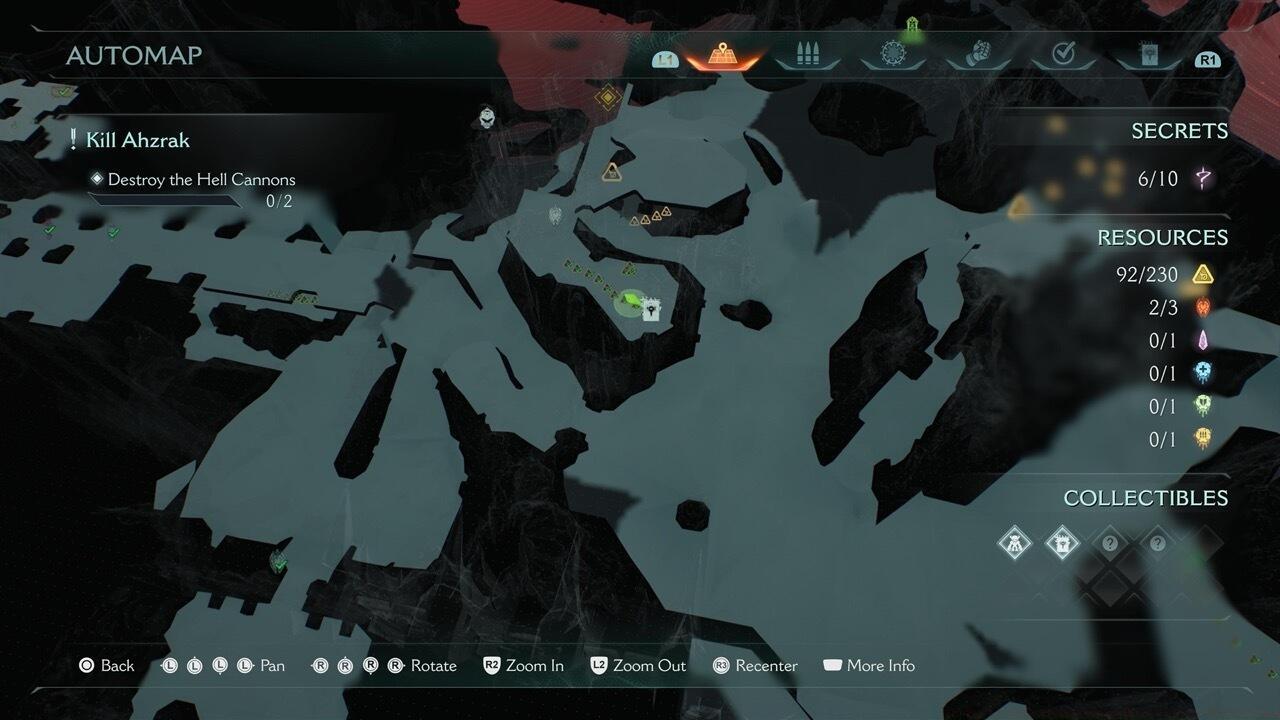This screenshot has width=1280, height=720.
Task: Switch to the codex page tab
Action: click(1148, 56)
